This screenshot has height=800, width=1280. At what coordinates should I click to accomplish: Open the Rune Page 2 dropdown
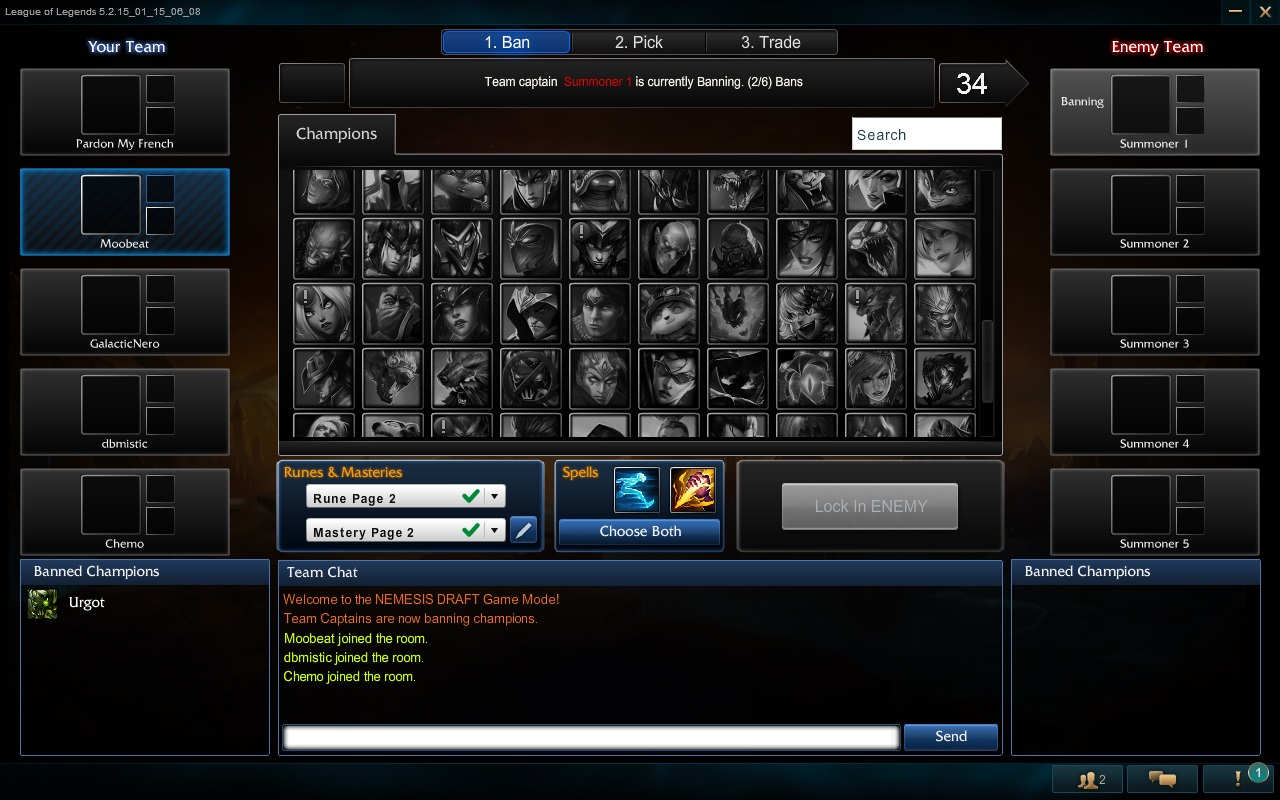(494, 495)
